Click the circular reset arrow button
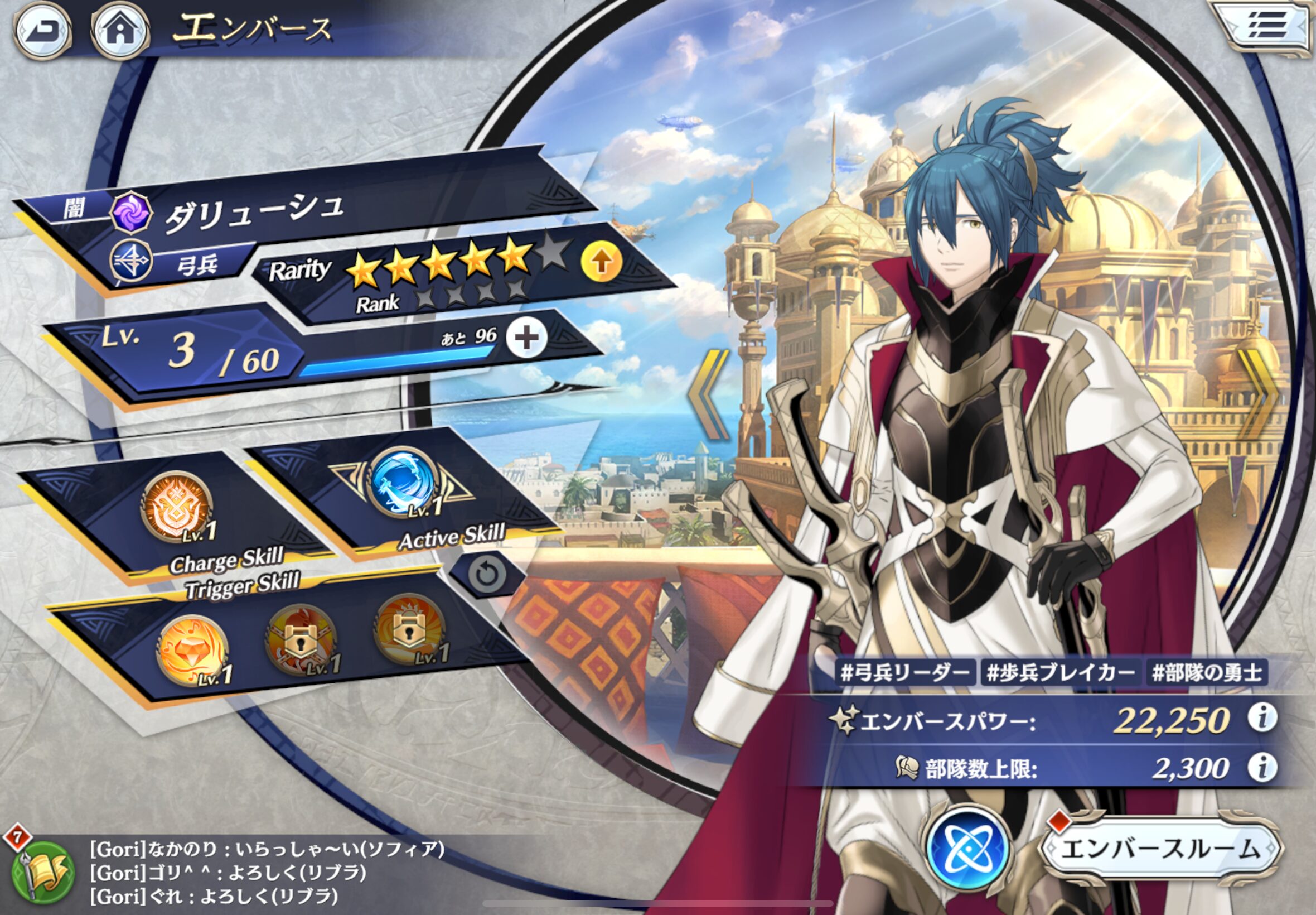Screen dimensions: 1316x915 pyautogui.click(x=487, y=574)
